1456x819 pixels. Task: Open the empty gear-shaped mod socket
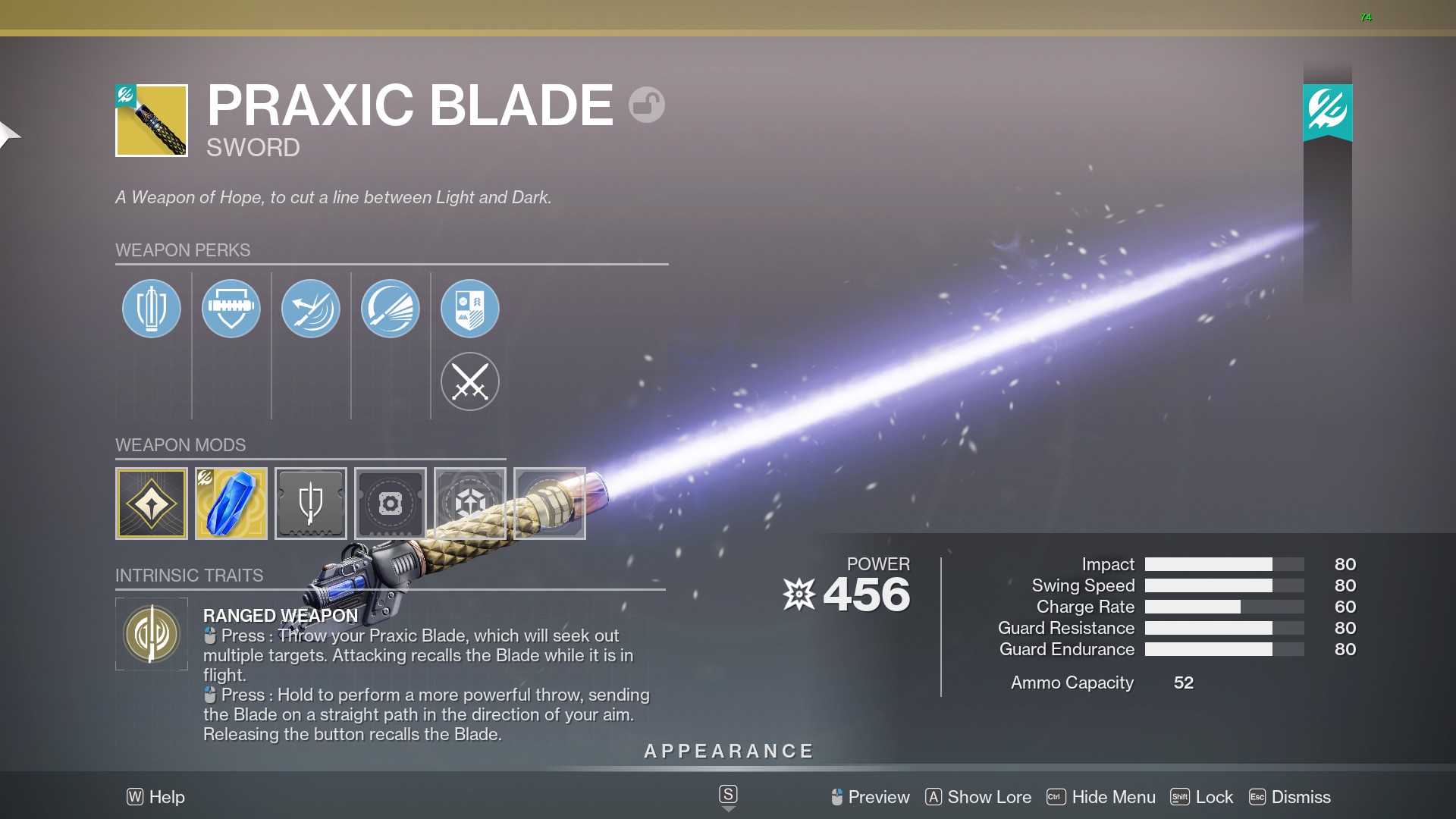(391, 504)
